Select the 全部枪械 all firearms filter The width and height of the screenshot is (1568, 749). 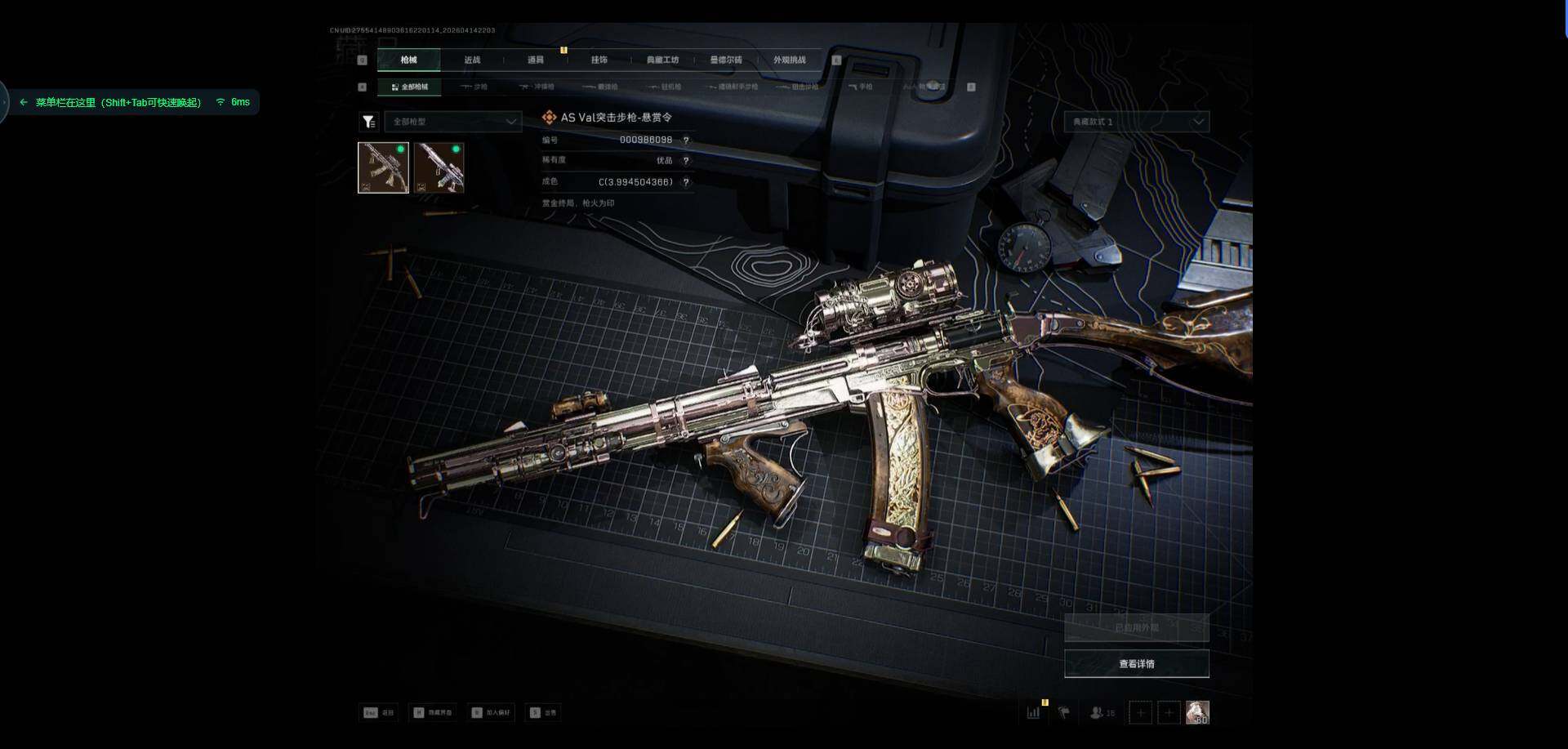410,87
